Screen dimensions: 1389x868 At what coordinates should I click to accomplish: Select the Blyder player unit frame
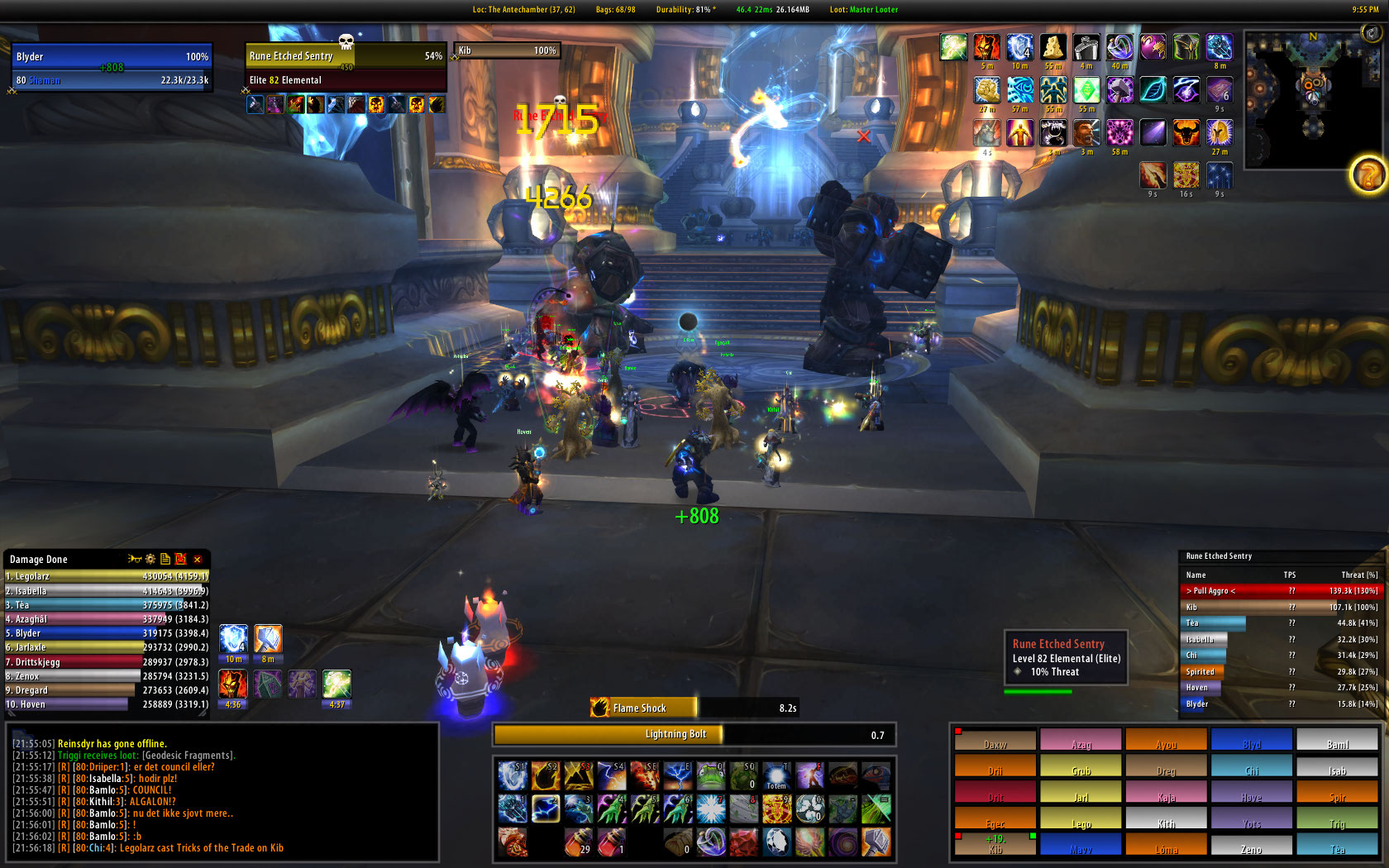(x=112, y=66)
